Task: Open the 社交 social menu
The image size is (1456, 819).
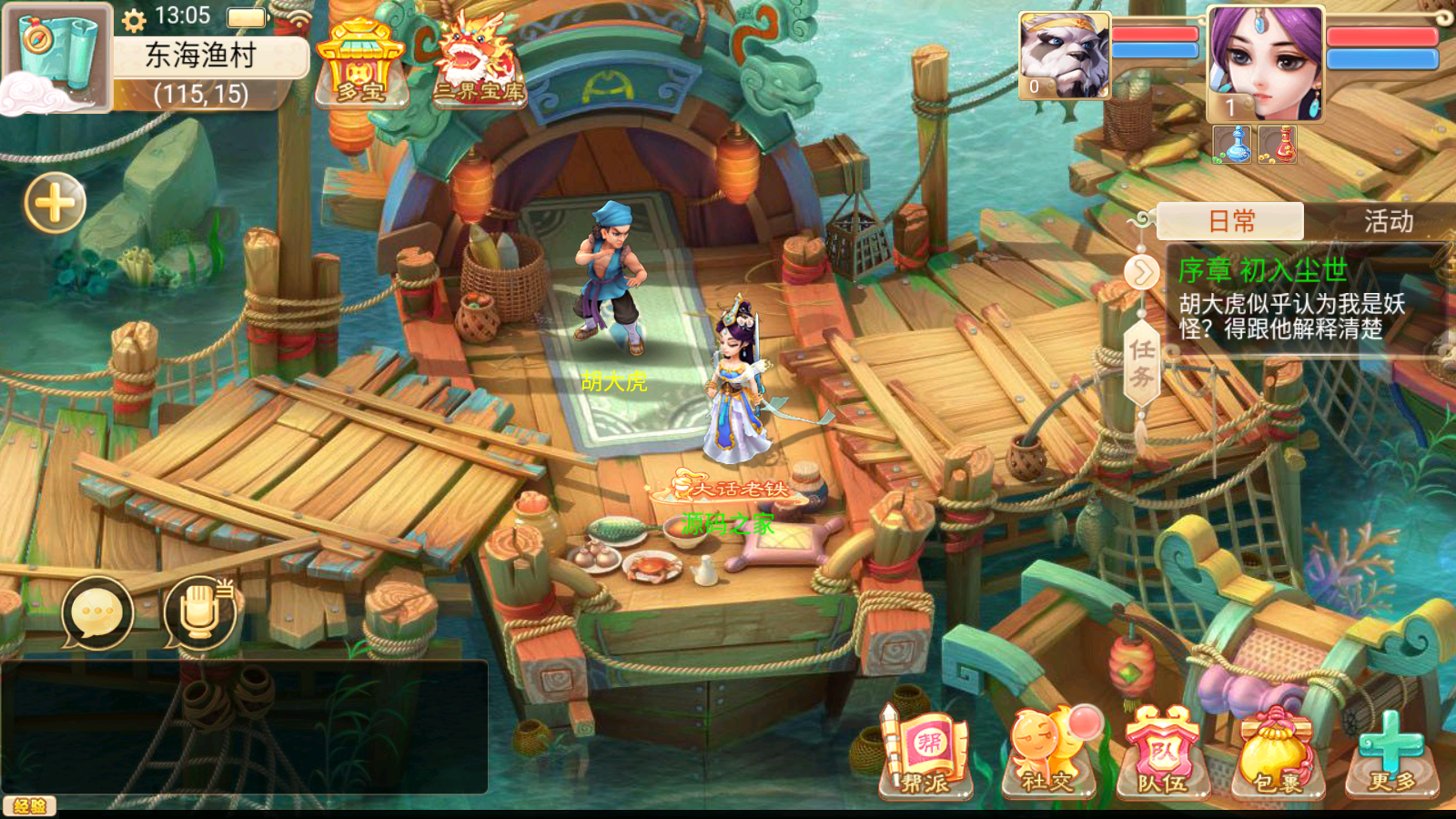Action: (1046, 754)
